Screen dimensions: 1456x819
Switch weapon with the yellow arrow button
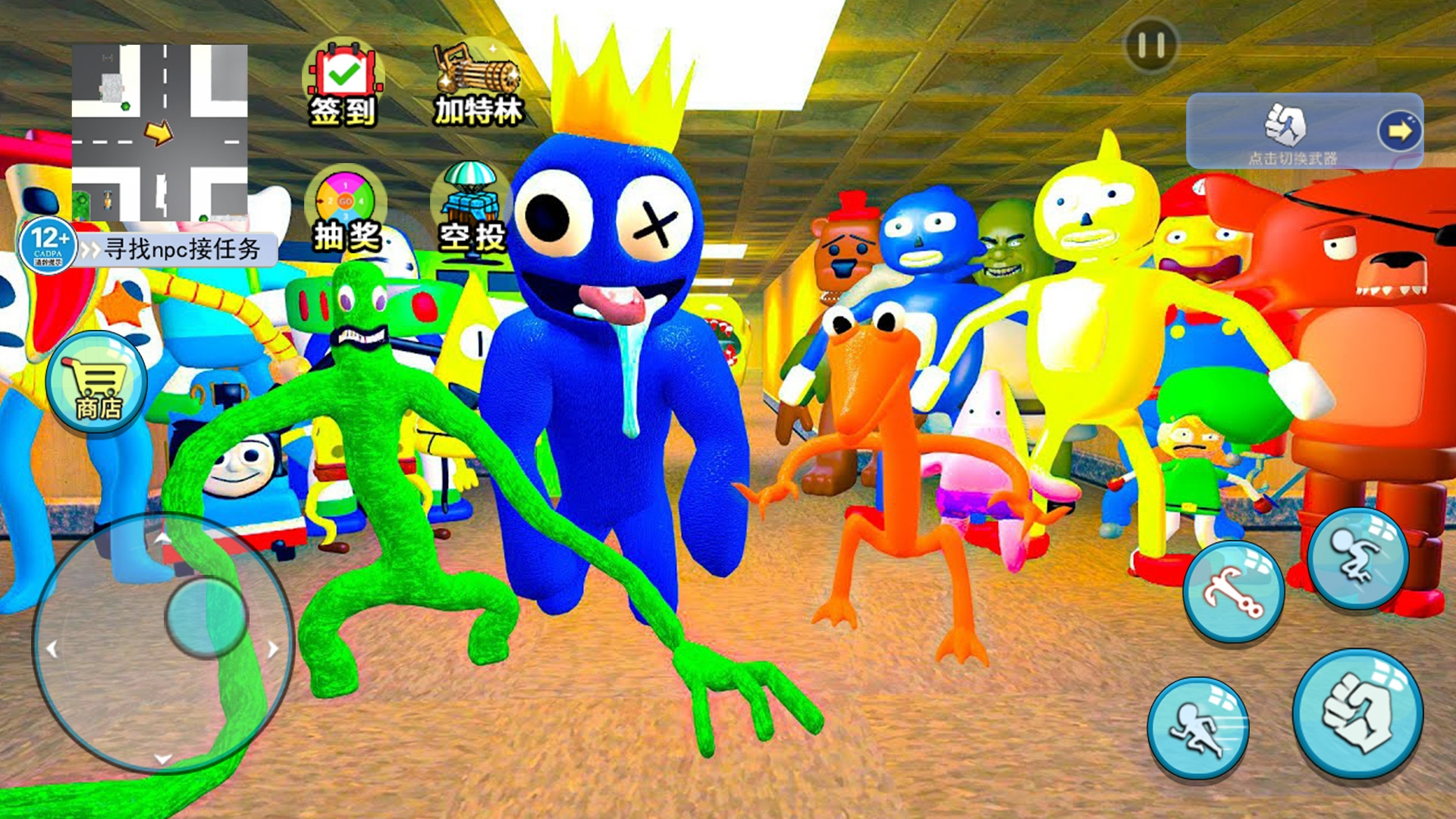tap(1399, 131)
